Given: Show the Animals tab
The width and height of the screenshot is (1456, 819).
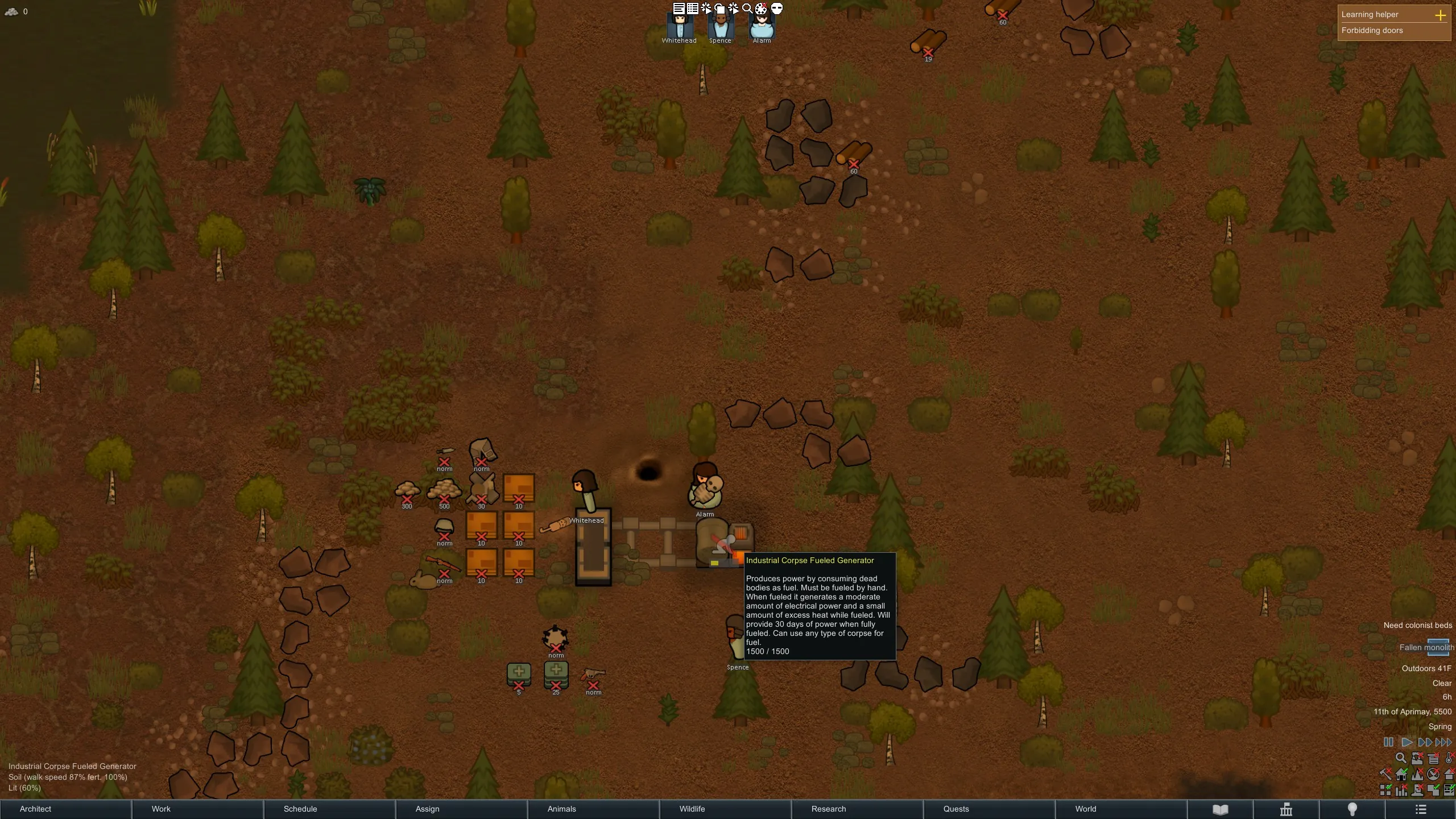Looking at the screenshot, I should point(593,809).
